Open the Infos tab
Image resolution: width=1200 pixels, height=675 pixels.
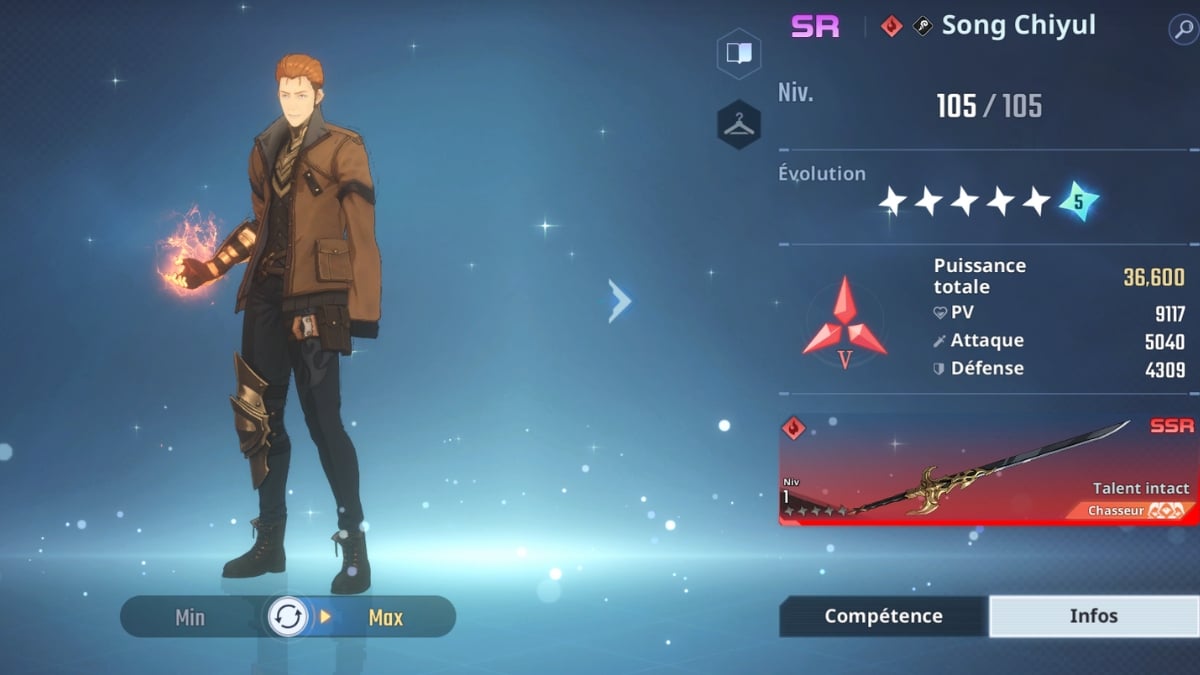pos(1093,616)
